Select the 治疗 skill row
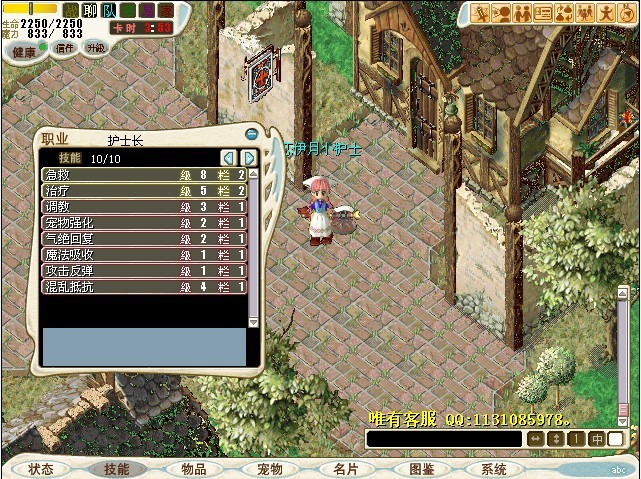Viewport: 641px width, 479px height. 144,191
